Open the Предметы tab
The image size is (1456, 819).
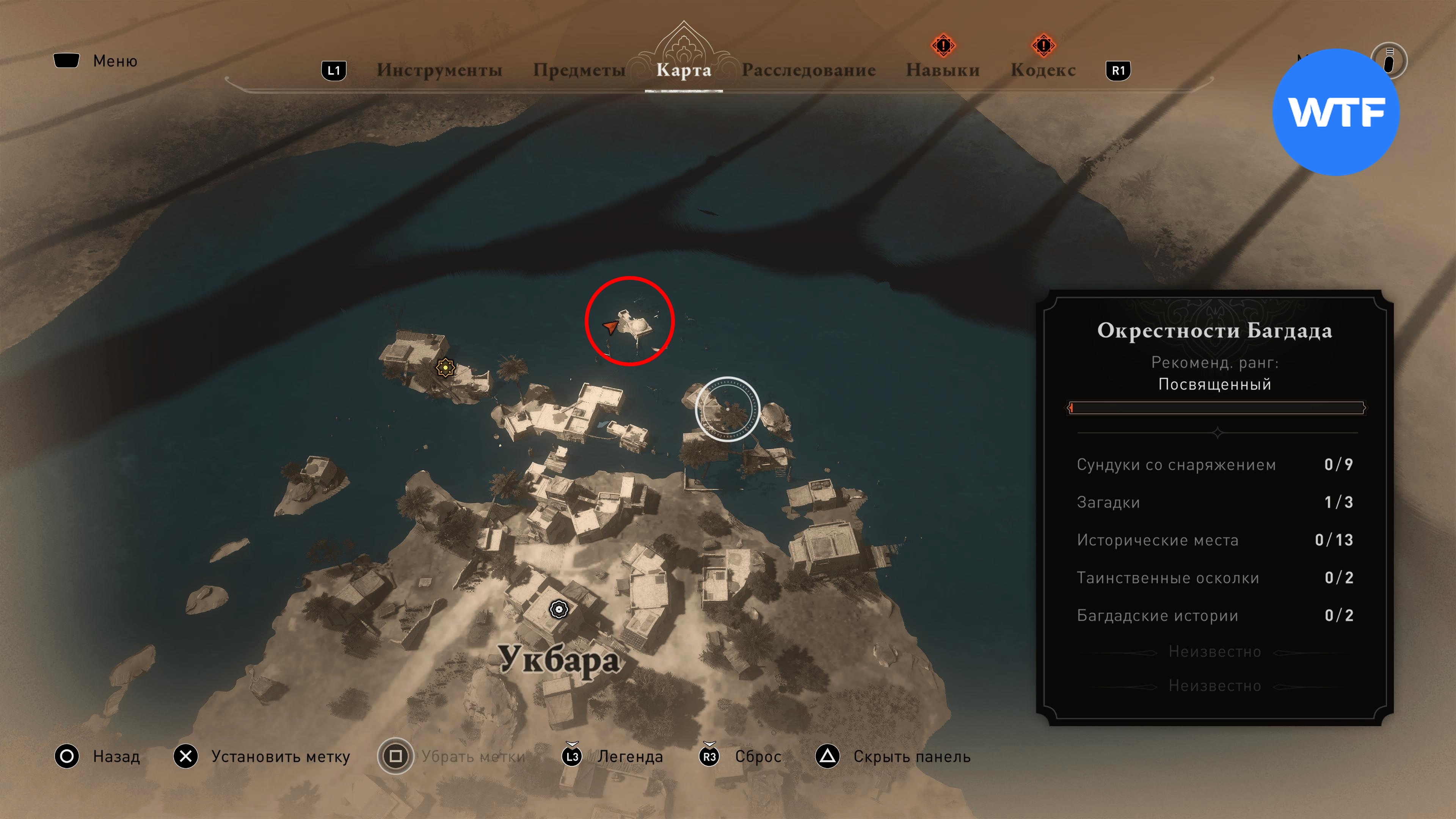point(579,70)
